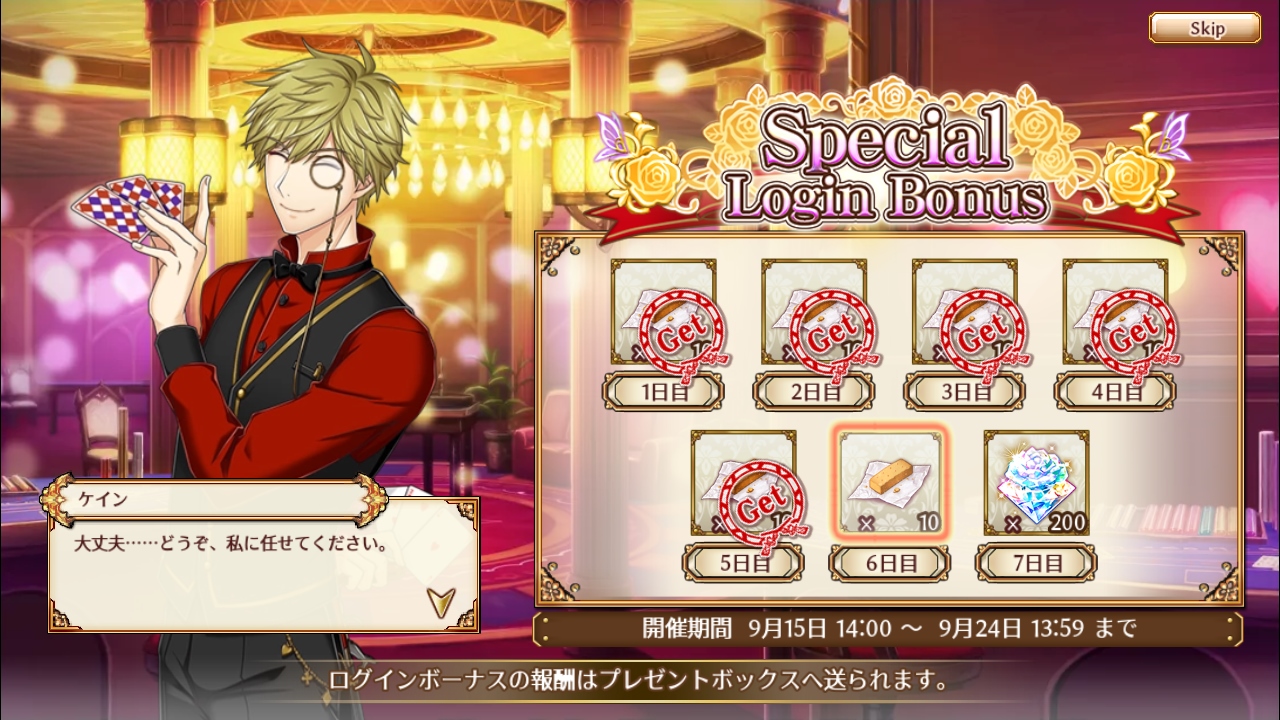
Task: Advance dialogue with the gold arrow
Action: click(x=439, y=600)
